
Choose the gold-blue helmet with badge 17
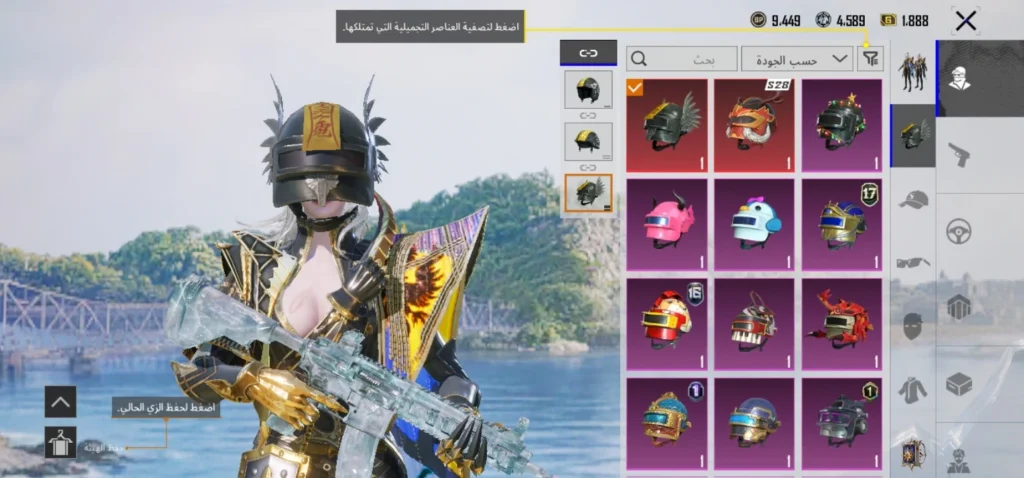(841, 224)
